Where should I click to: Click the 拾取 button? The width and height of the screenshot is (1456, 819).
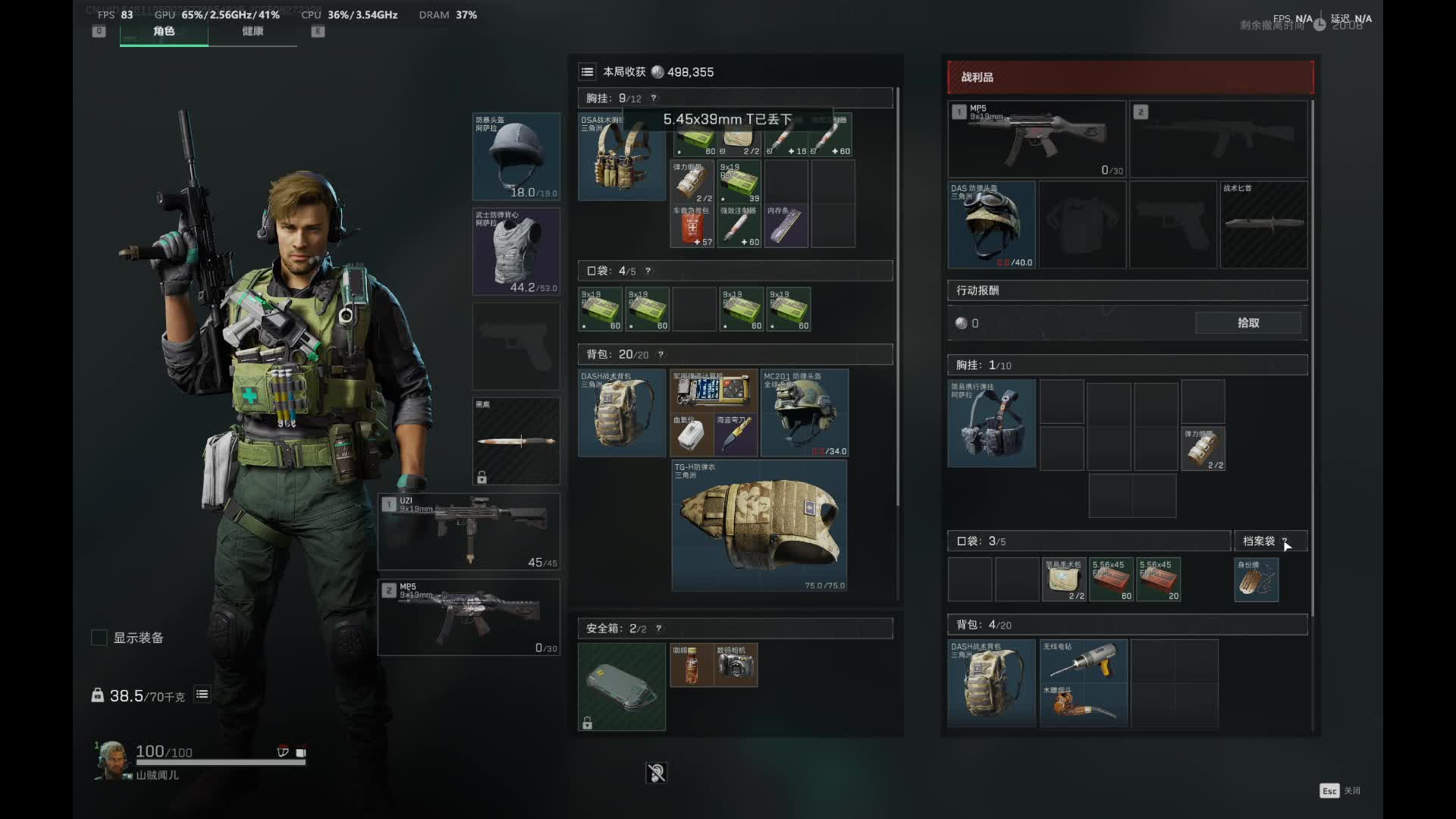tap(1247, 323)
